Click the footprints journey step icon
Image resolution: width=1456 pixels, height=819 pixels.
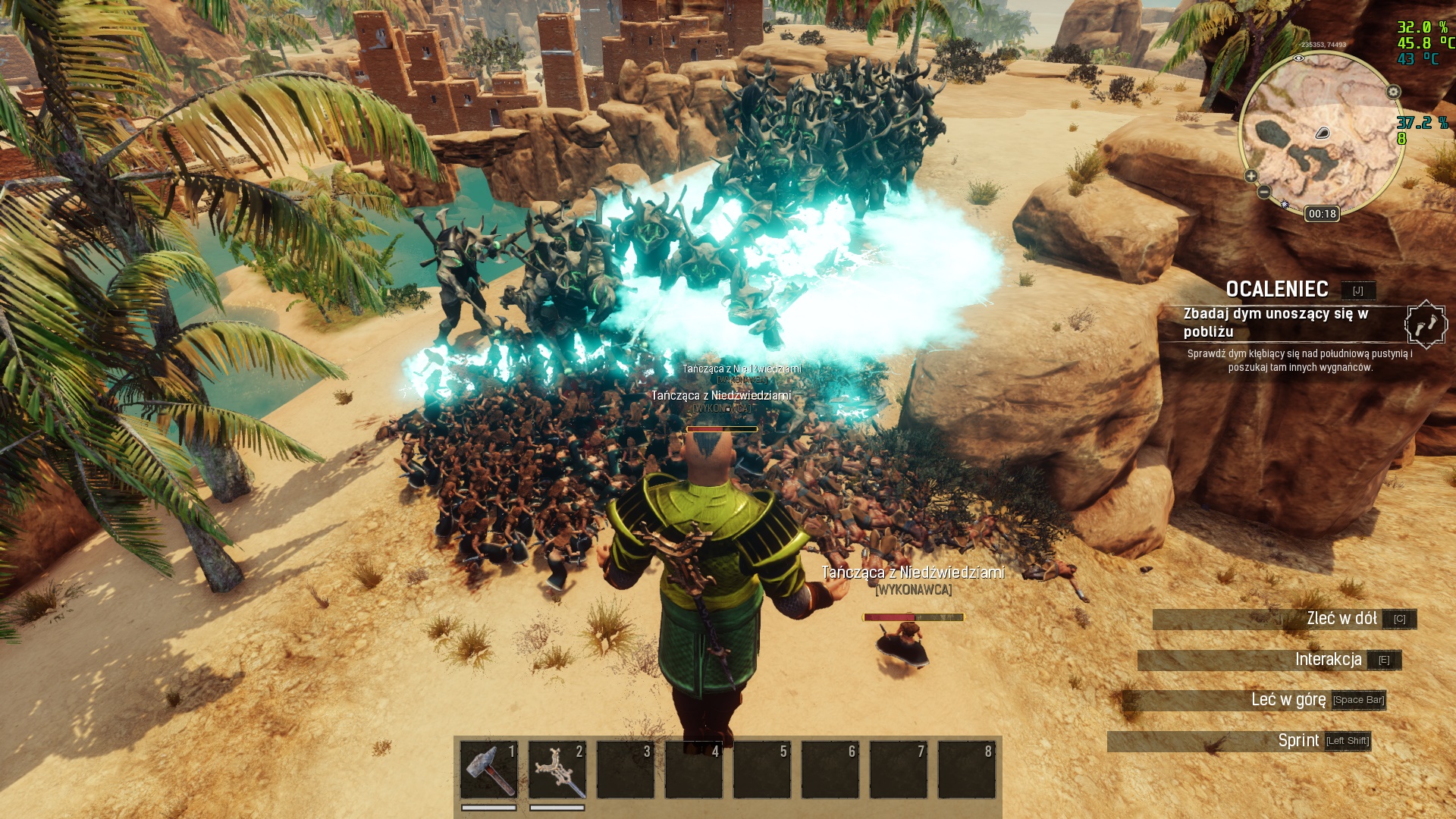(1426, 325)
